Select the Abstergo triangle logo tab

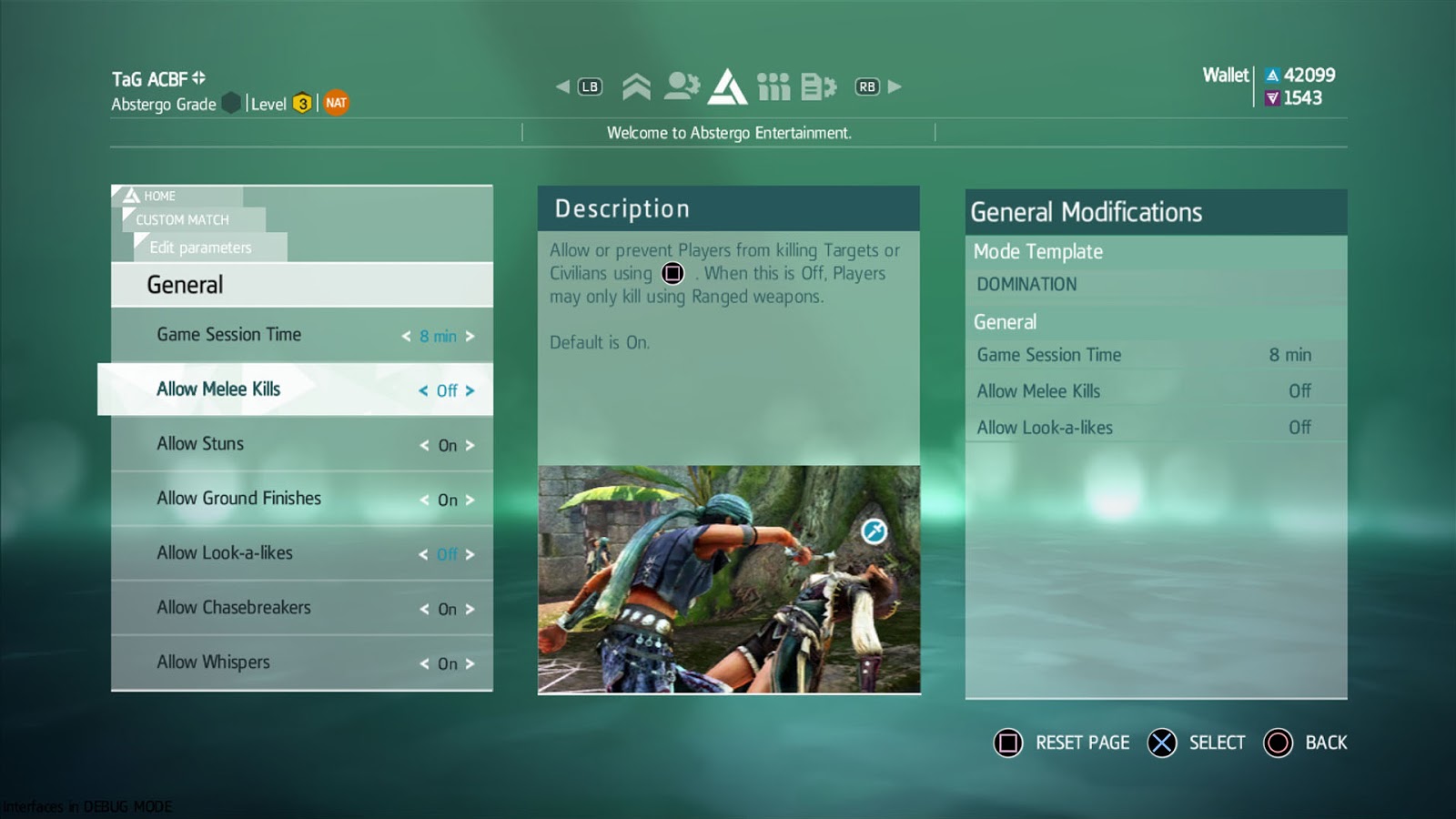coord(726,85)
